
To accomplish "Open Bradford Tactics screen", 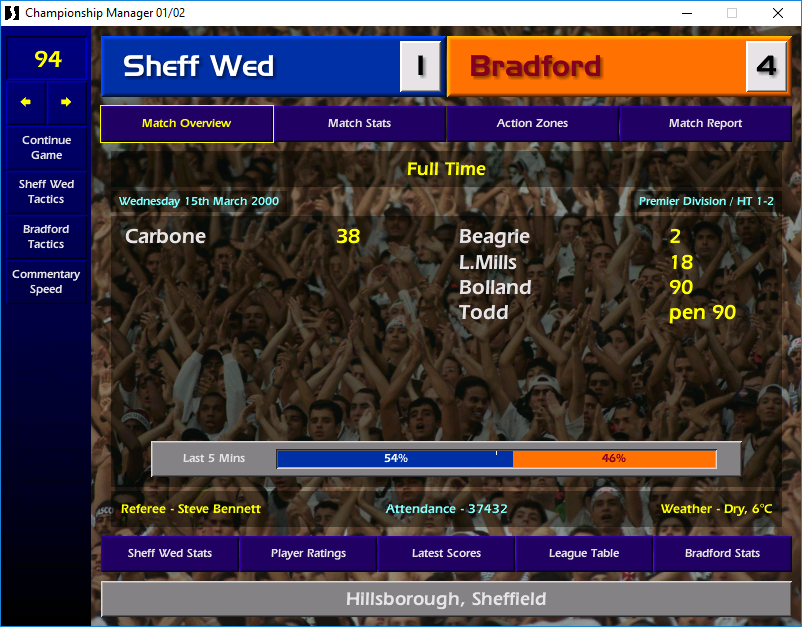I will [46, 237].
